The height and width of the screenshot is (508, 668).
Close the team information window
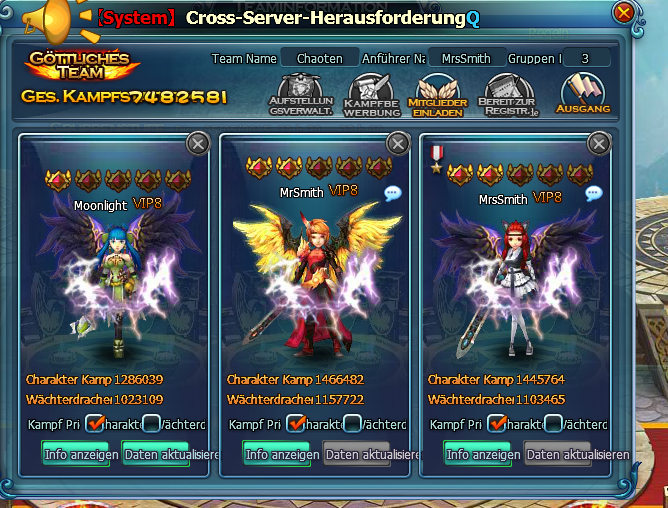coord(624,13)
